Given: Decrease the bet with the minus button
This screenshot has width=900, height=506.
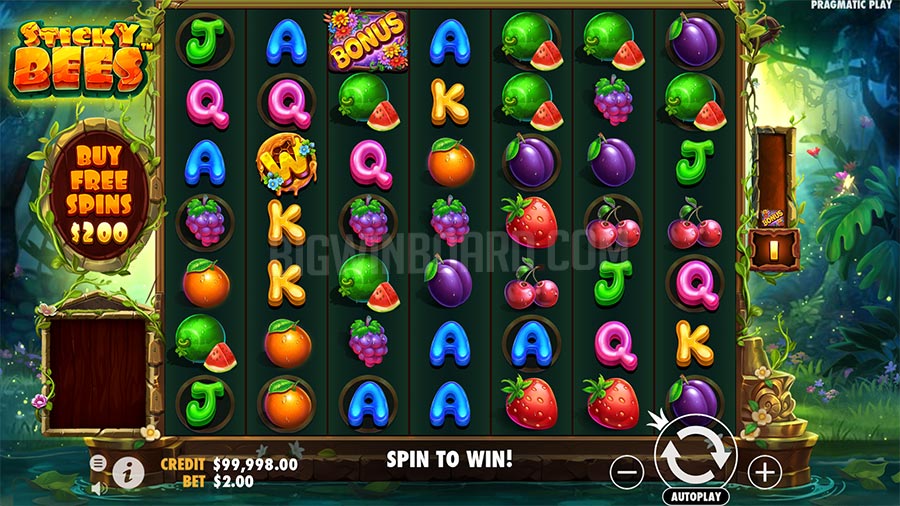Looking at the screenshot, I should coord(627,471).
